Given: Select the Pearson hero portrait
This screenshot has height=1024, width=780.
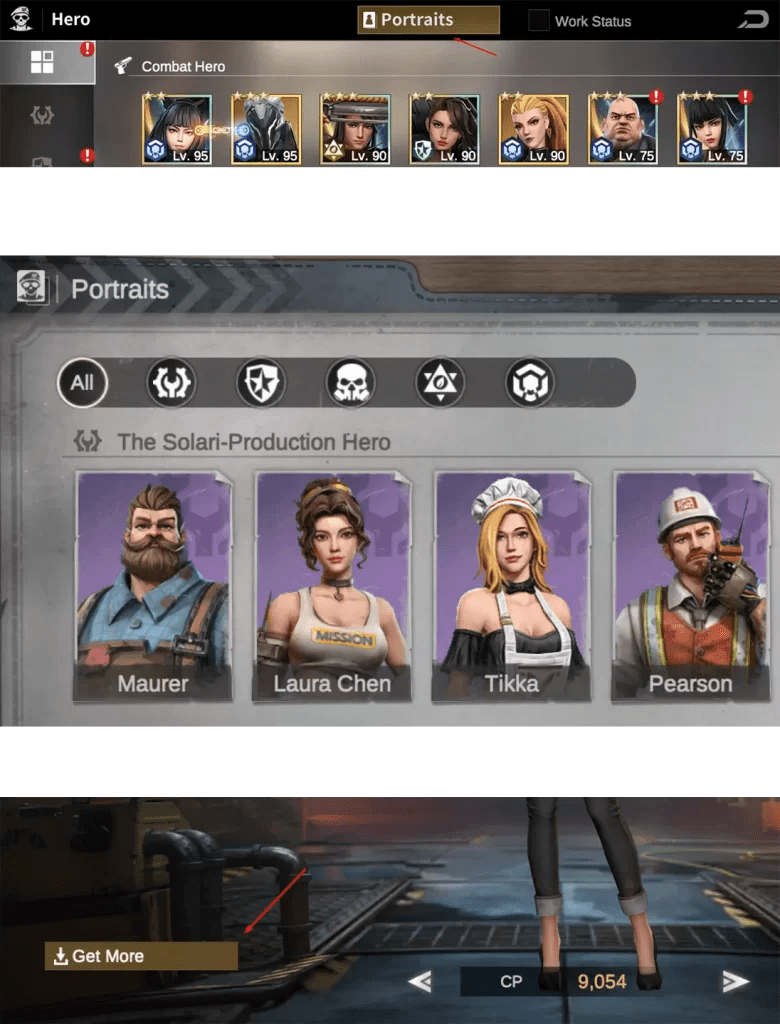Looking at the screenshot, I should point(690,585).
